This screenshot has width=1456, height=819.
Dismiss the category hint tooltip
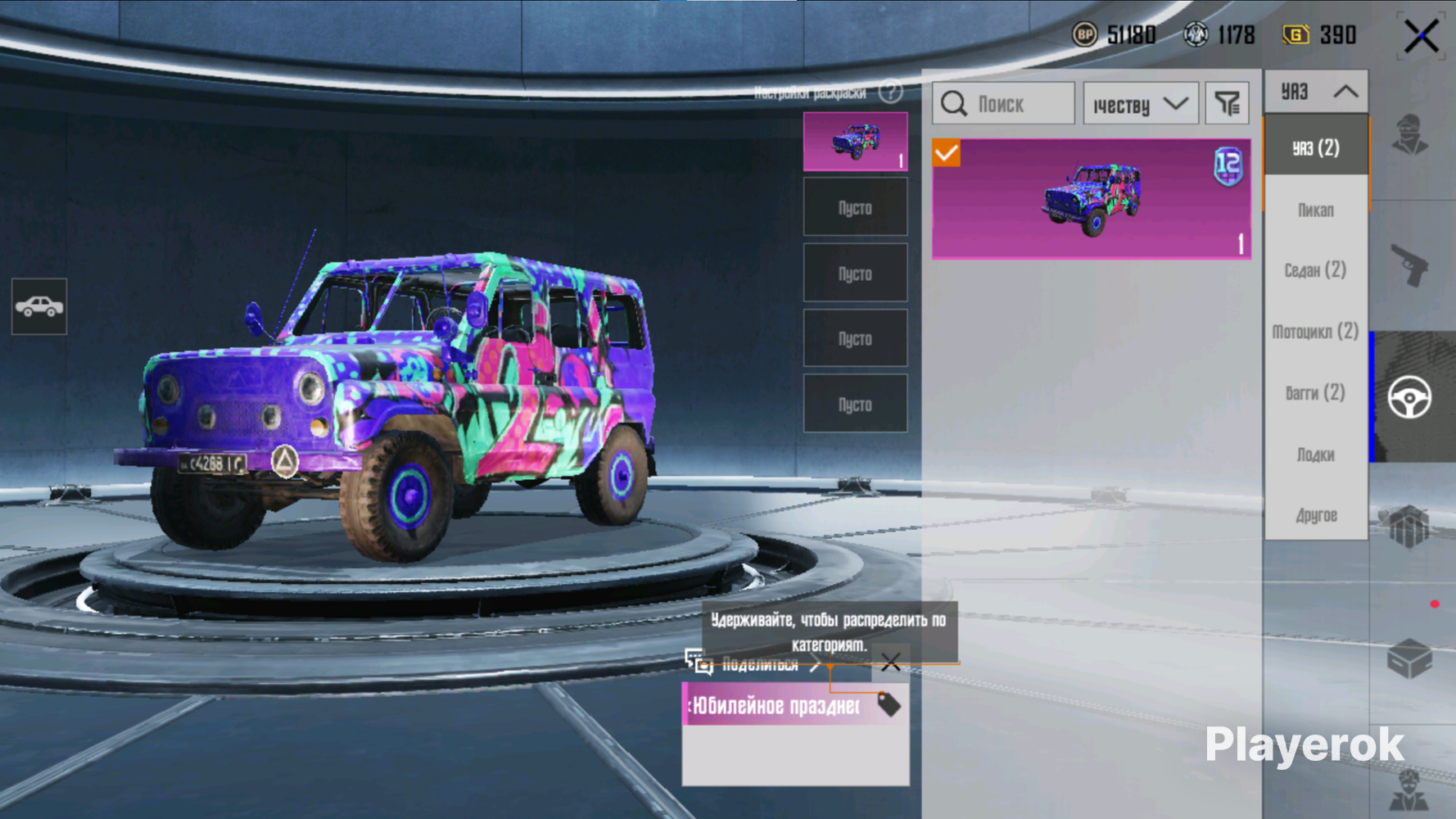[x=891, y=663]
